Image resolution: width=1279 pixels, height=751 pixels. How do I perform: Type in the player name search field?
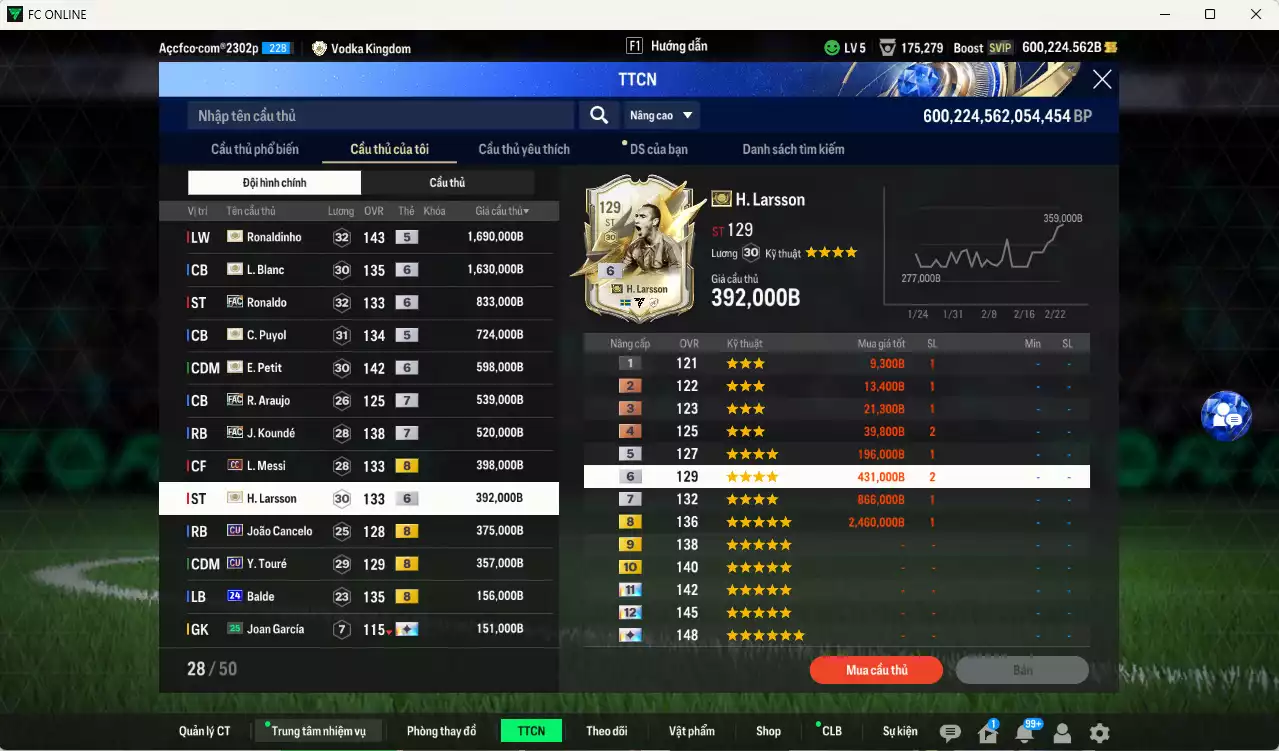[x=380, y=116]
